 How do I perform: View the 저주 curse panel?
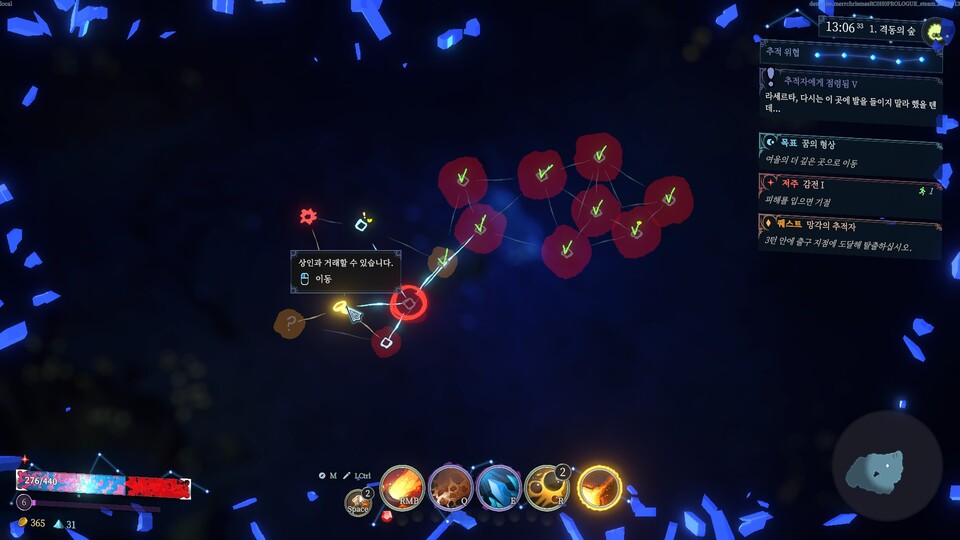[850, 192]
